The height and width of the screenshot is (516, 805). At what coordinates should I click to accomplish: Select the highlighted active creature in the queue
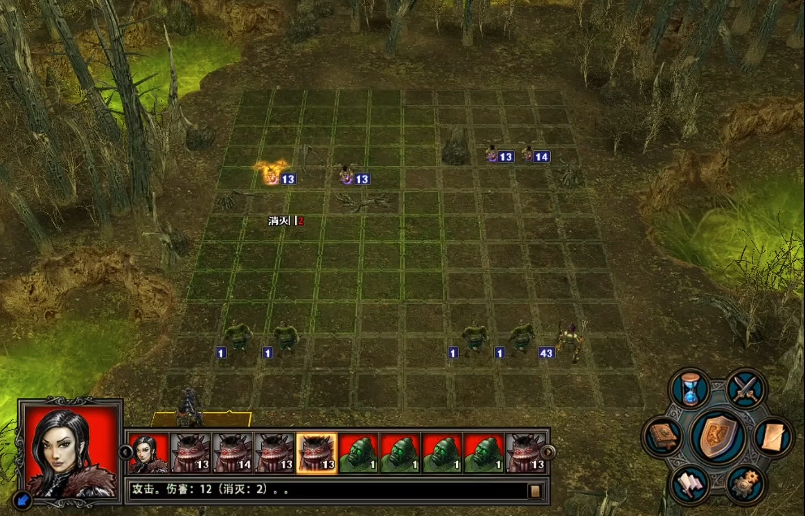pyautogui.click(x=316, y=452)
